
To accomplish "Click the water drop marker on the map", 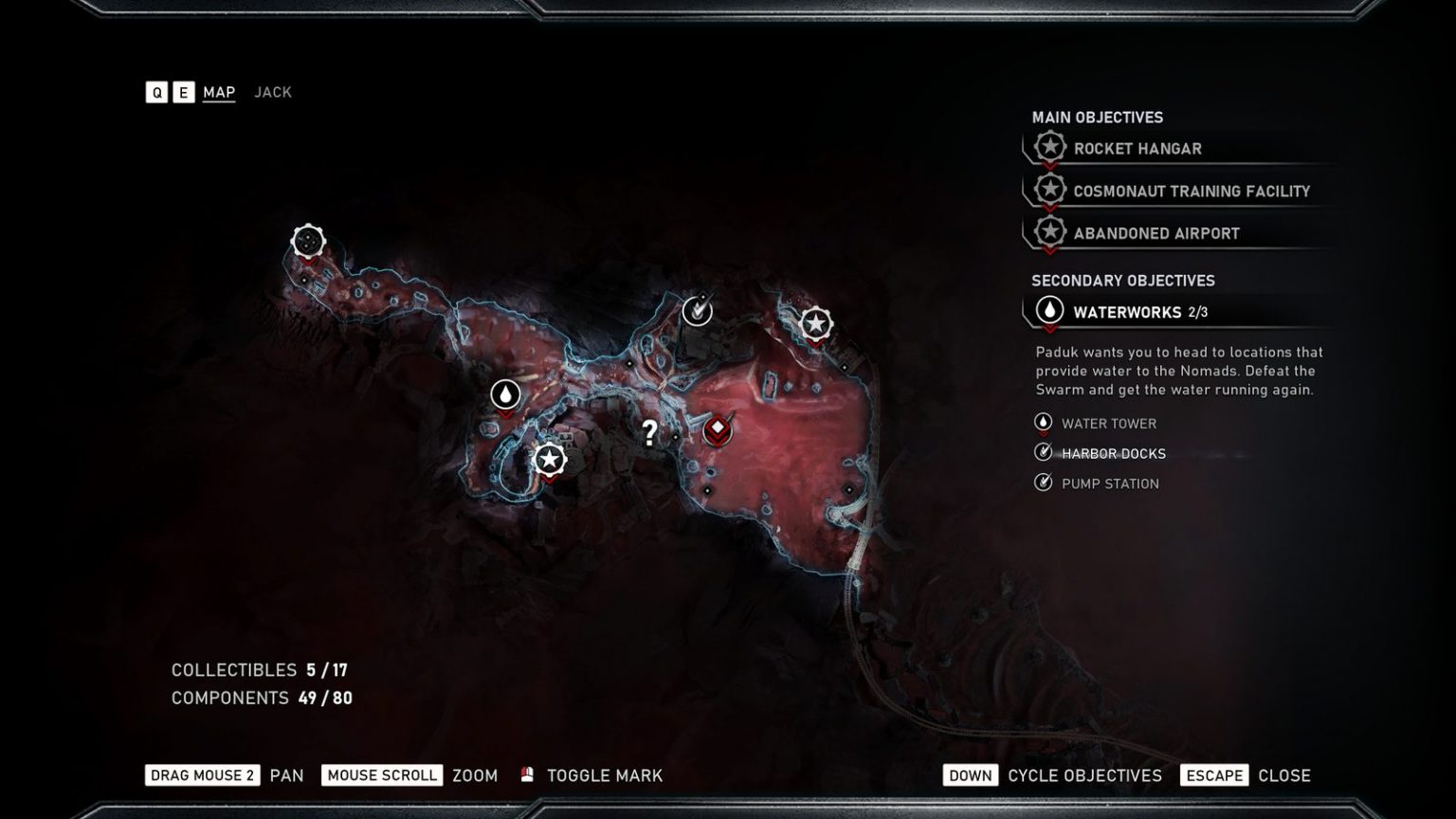I will click(x=505, y=394).
